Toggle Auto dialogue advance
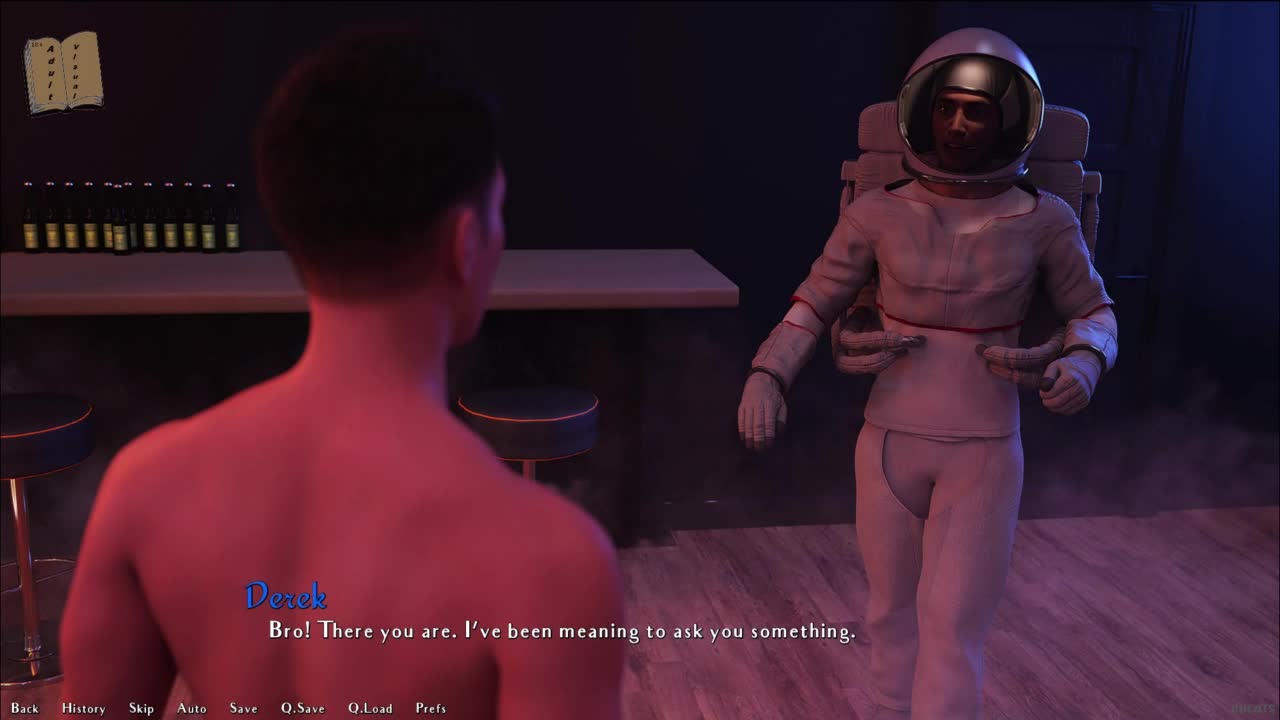This screenshot has height=720, width=1280. [191, 708]
